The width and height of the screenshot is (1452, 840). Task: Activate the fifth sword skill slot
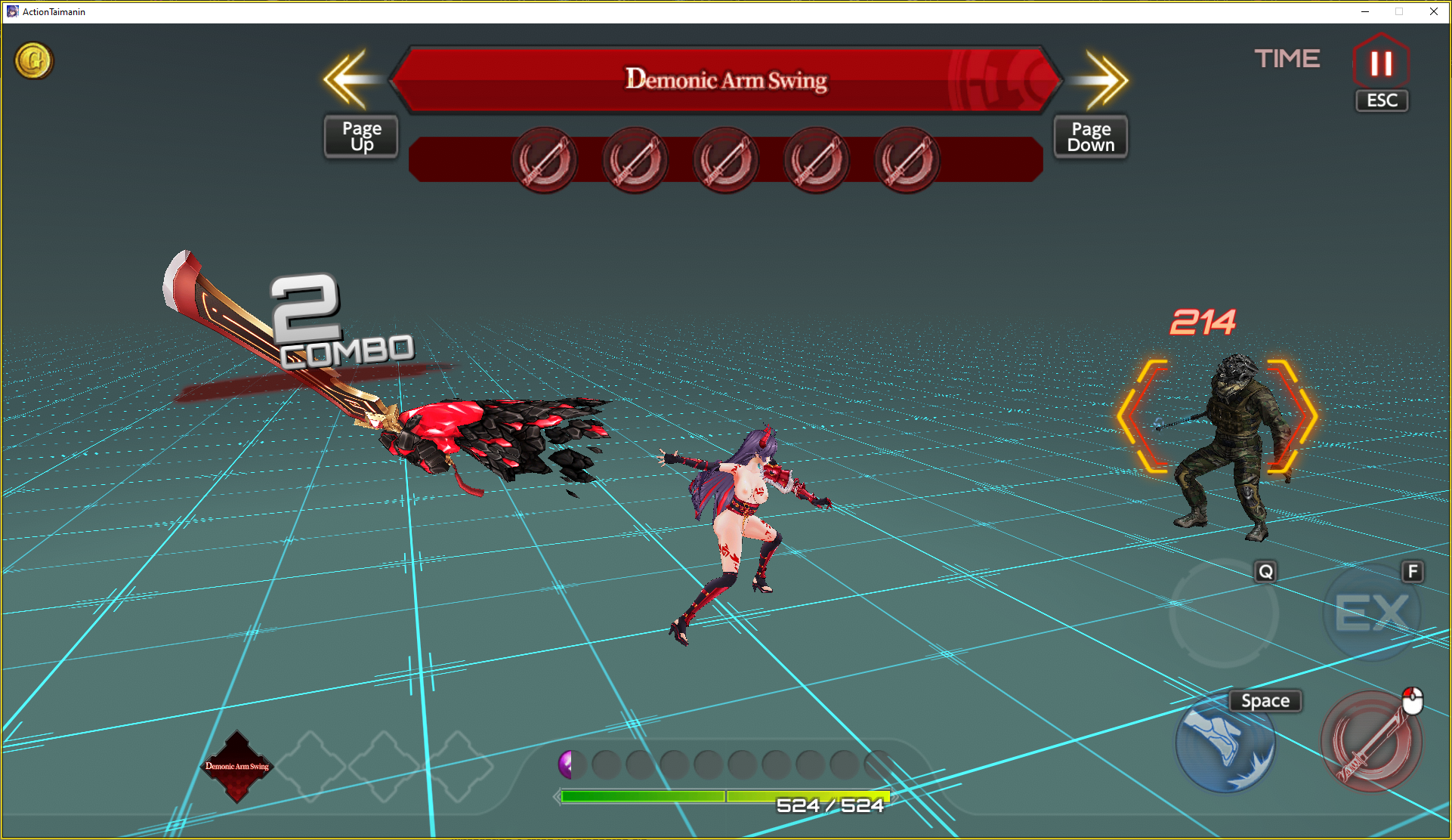907,159
